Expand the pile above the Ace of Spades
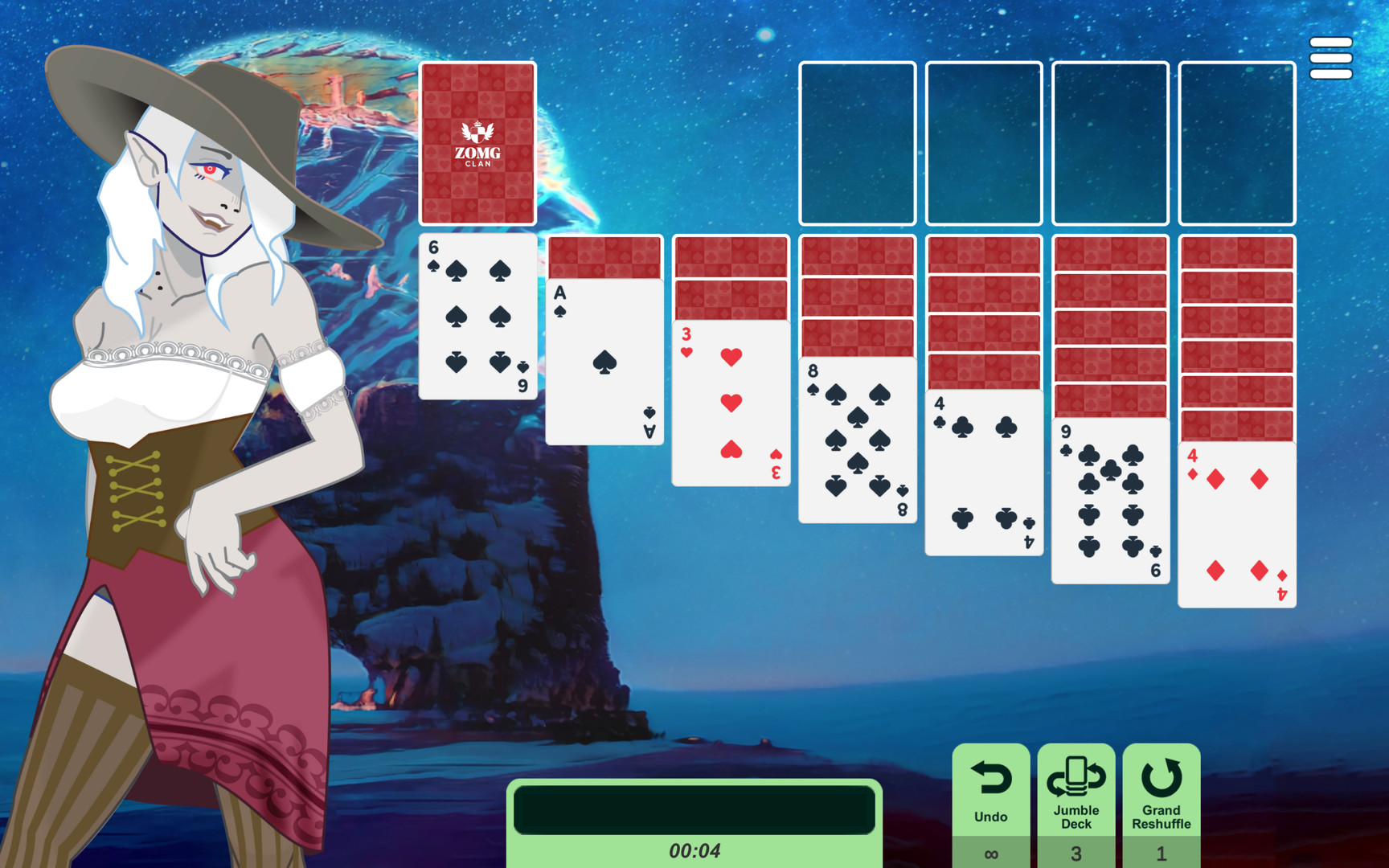 603,257
